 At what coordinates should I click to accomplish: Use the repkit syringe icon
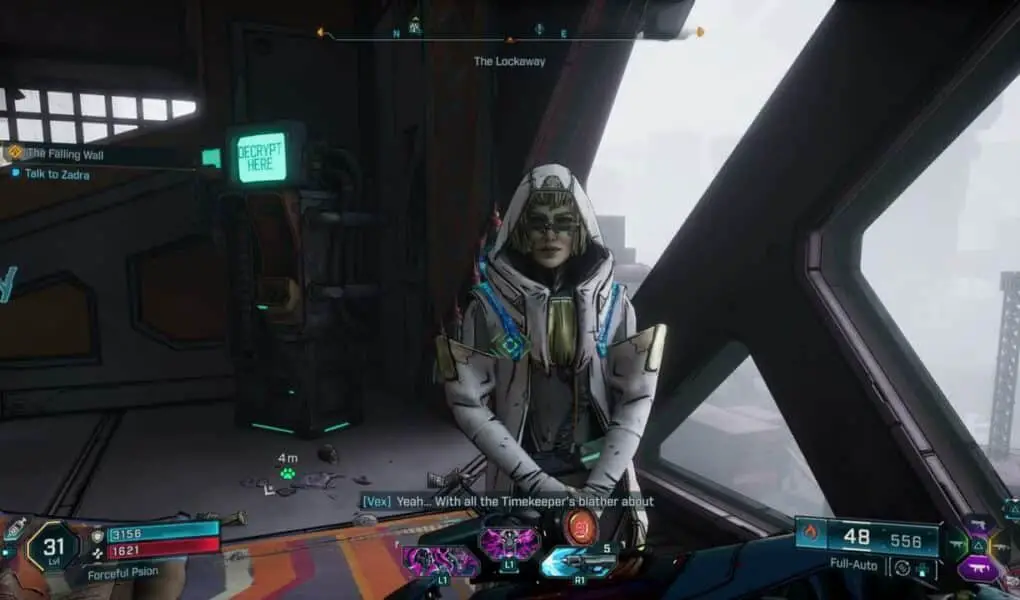[x=15, y=529]
